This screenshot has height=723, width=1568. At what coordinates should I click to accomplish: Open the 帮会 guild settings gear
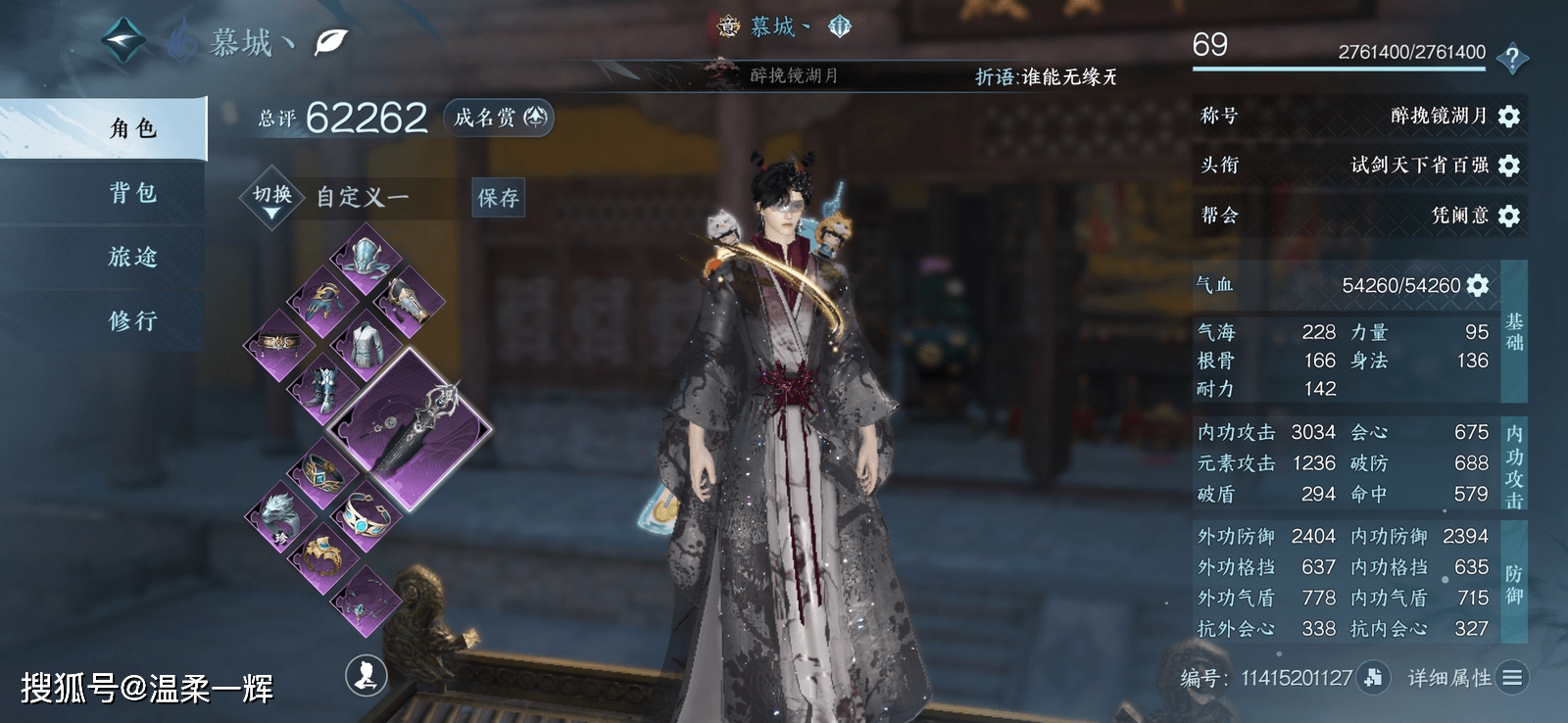coord(1509,216)
